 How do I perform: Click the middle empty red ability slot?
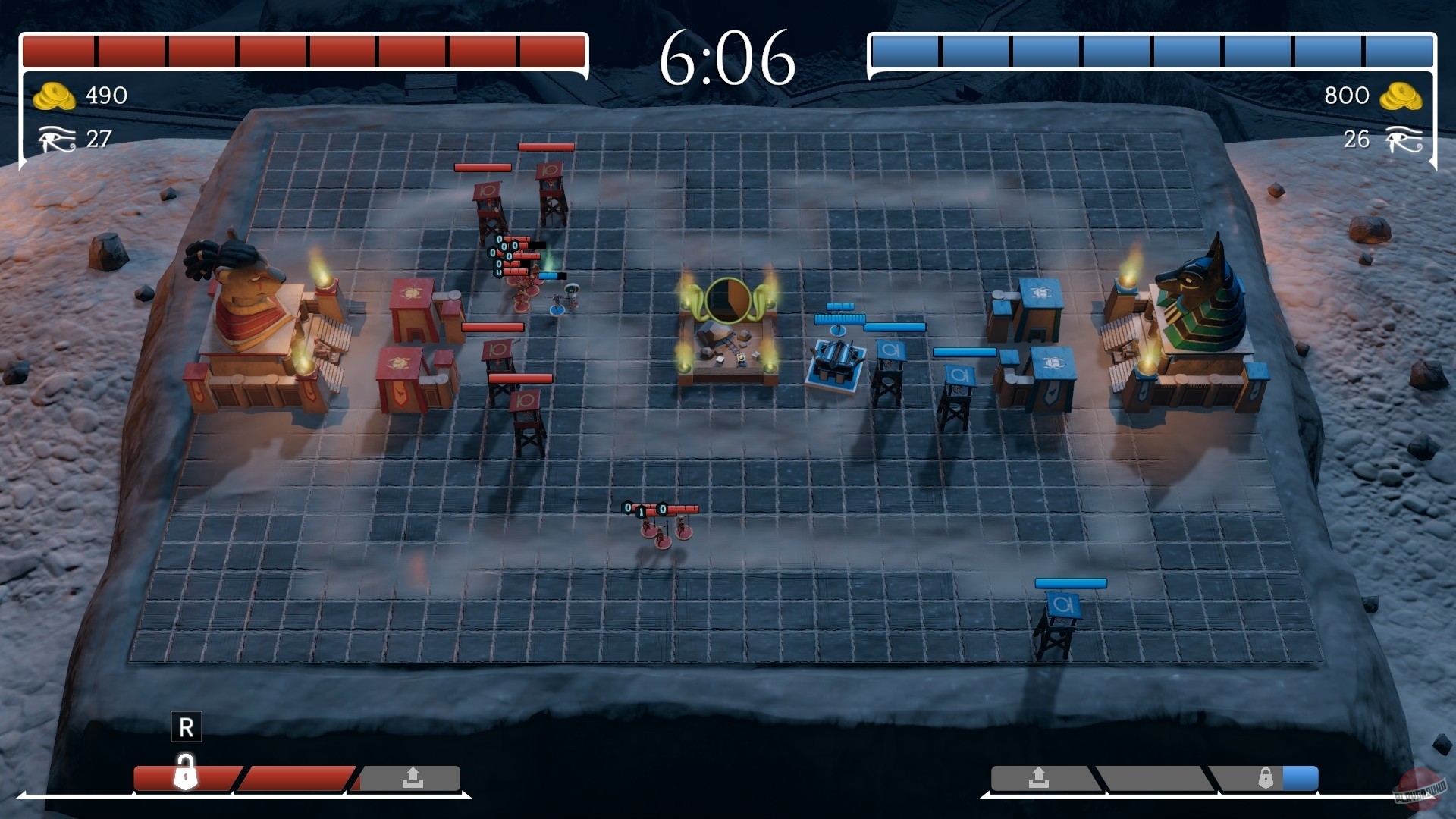pyautogui.click(x=294, y=778)
